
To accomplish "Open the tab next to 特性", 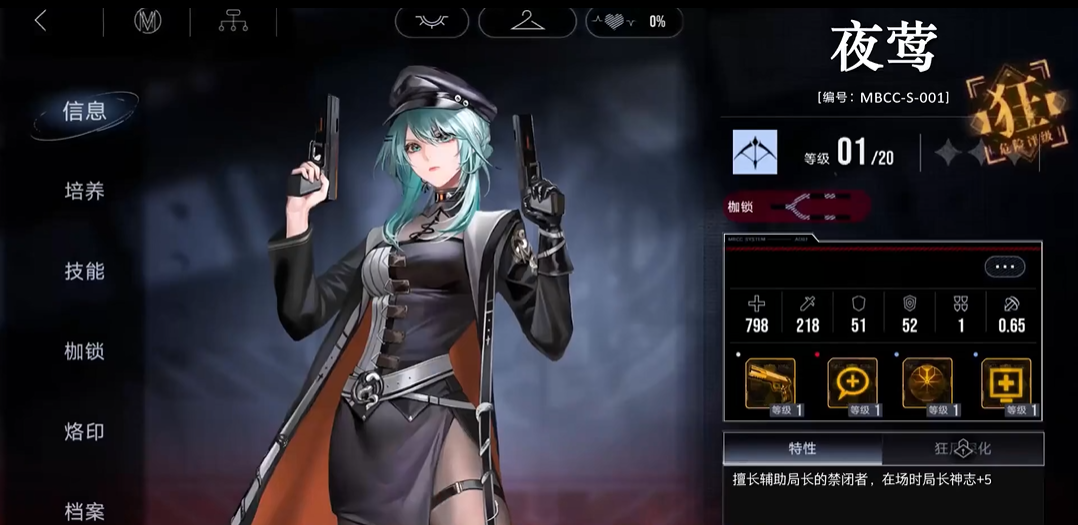I will (x=963, y=449).
